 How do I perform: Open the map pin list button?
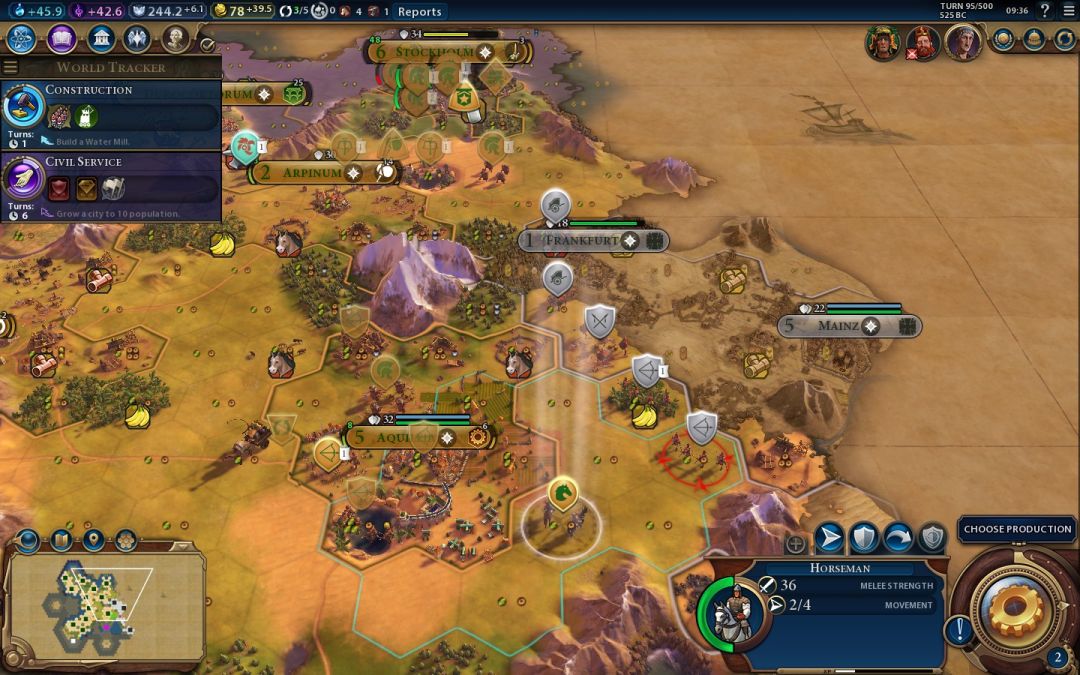pos(93,541)
